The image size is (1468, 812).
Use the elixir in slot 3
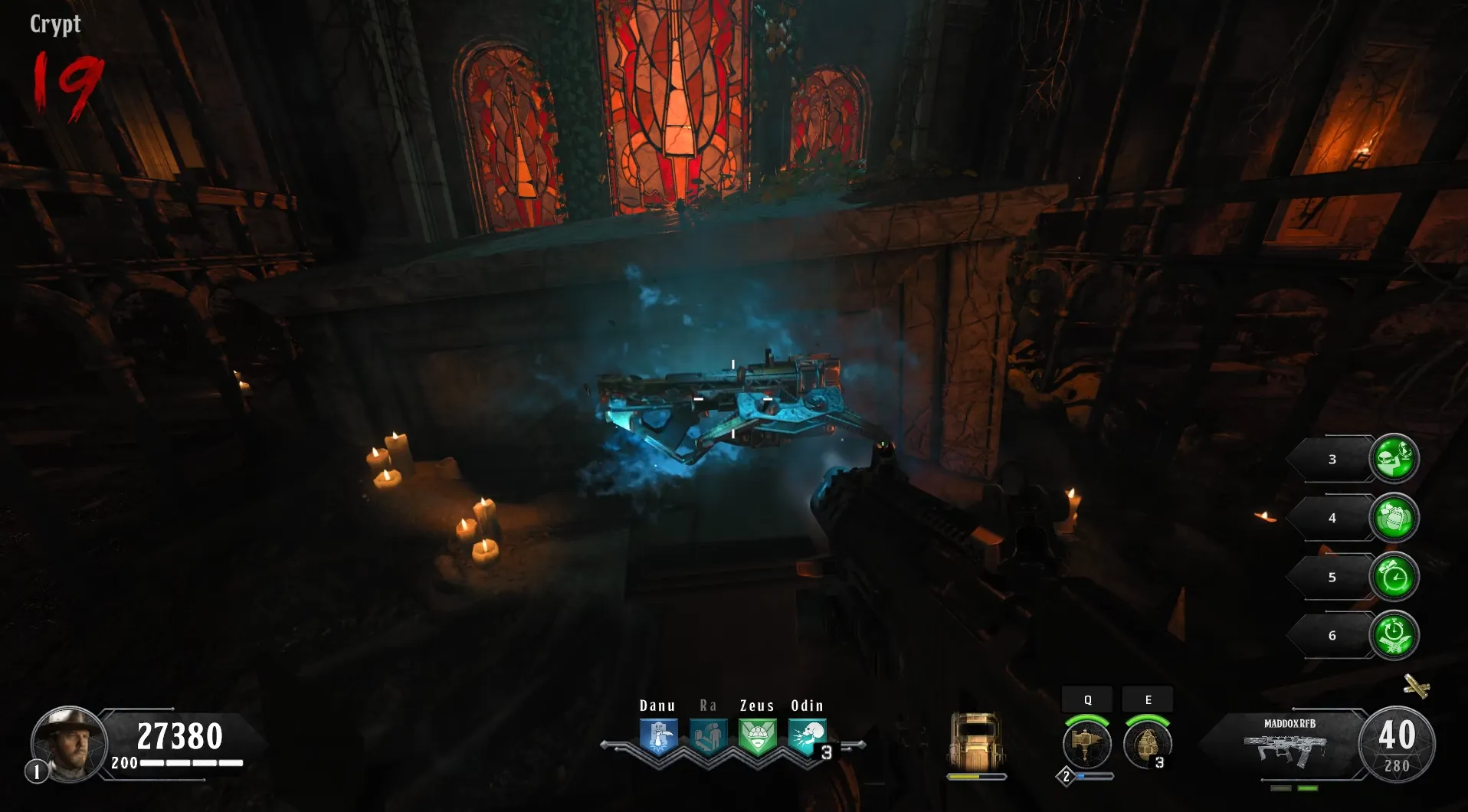1394,459
